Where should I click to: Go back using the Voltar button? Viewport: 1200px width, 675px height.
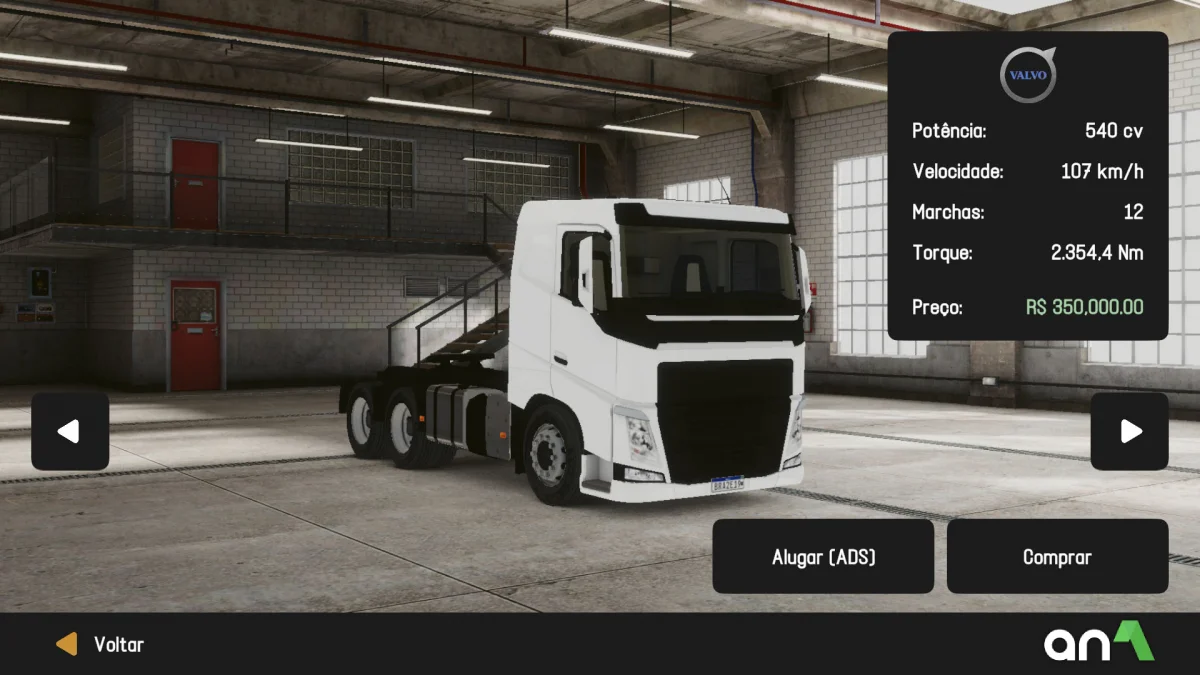pyautogui.click(x=100, y=644)
